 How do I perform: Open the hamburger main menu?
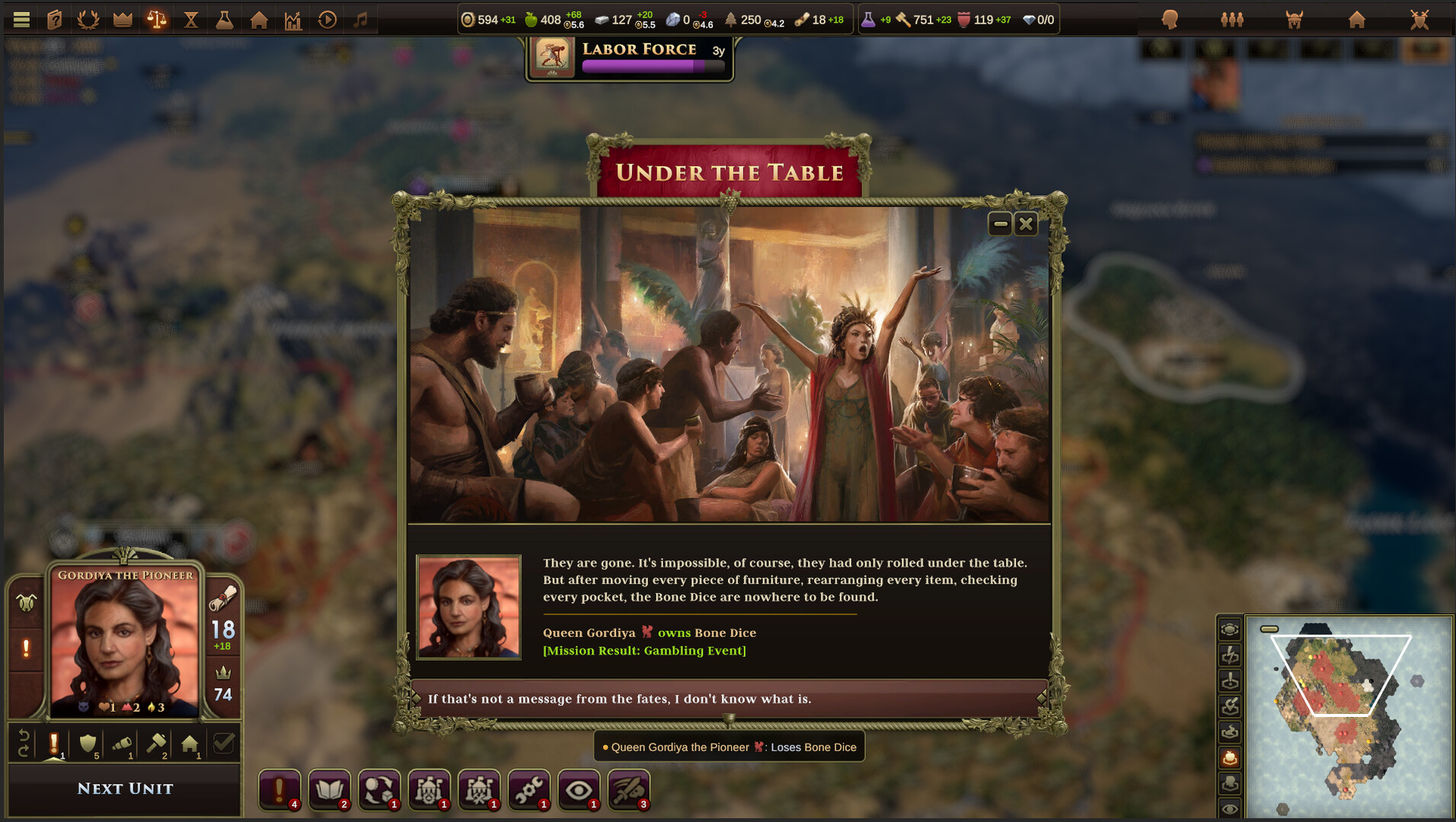tap(21, 19)
